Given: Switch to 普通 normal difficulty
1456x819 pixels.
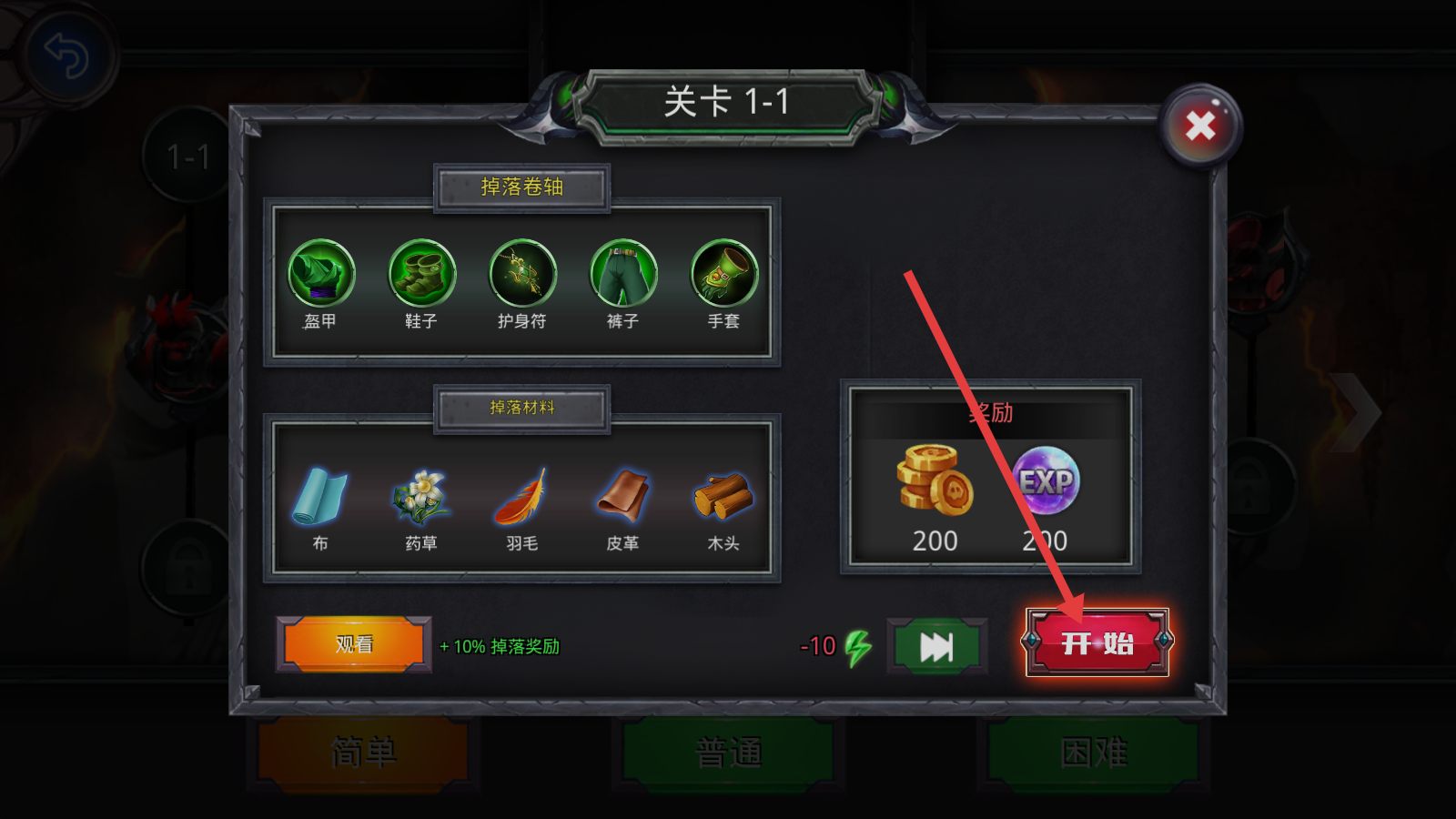Looking at the screenshot, I should coord(728,753).
